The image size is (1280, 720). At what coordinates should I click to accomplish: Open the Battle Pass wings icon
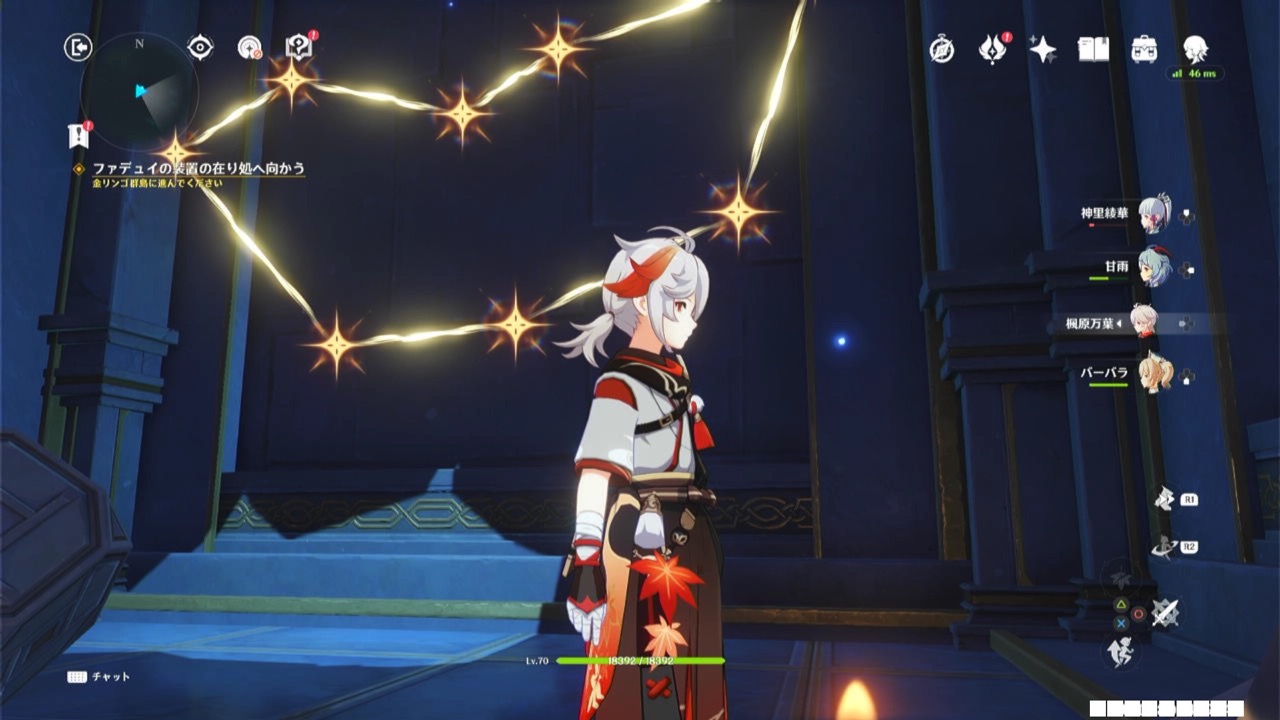pos(990,48)
